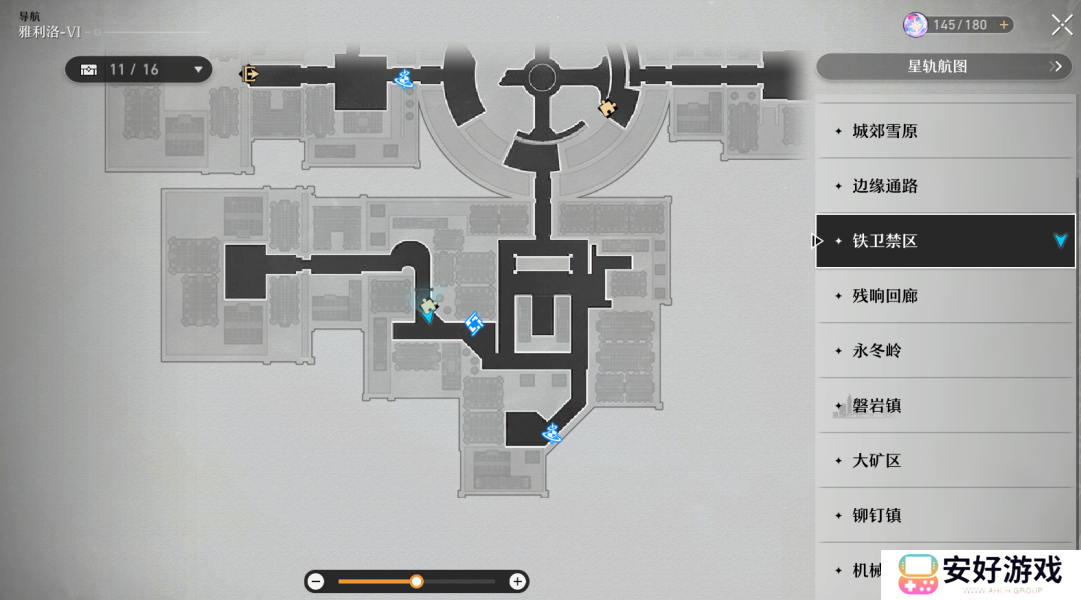Zoom out the map with minus button
The width and height of the screenshot is (1081, 600).
click(316, 581)
